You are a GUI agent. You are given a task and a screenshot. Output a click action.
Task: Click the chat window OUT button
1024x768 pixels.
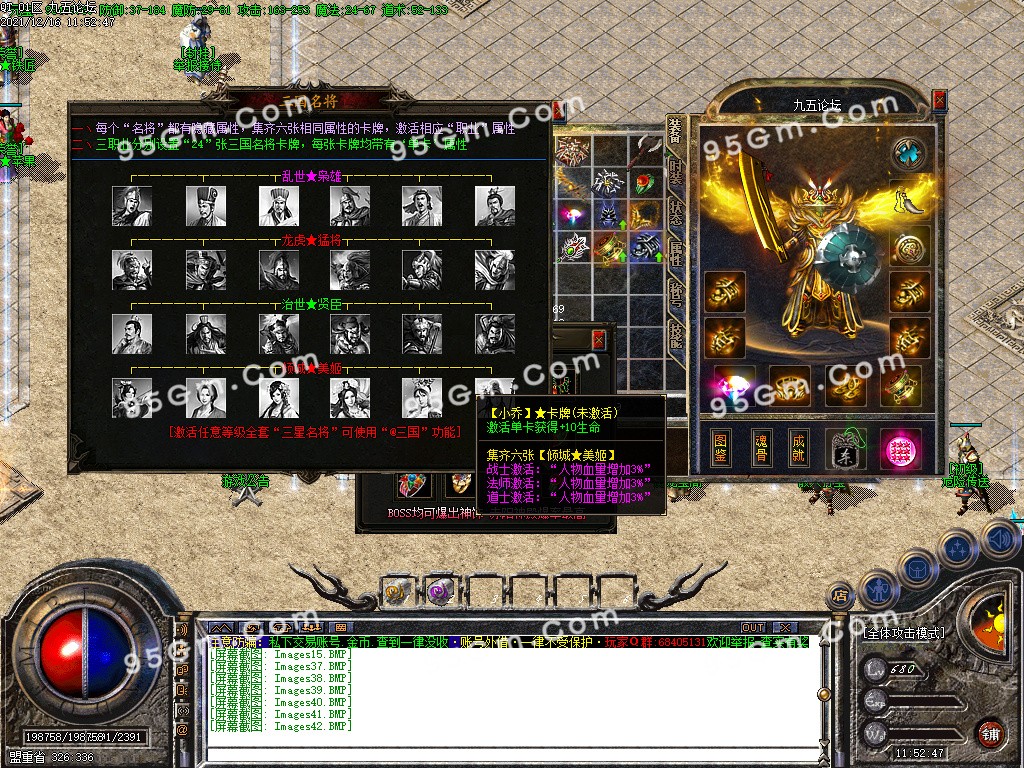pyautogui.click(x=753, y=627)
